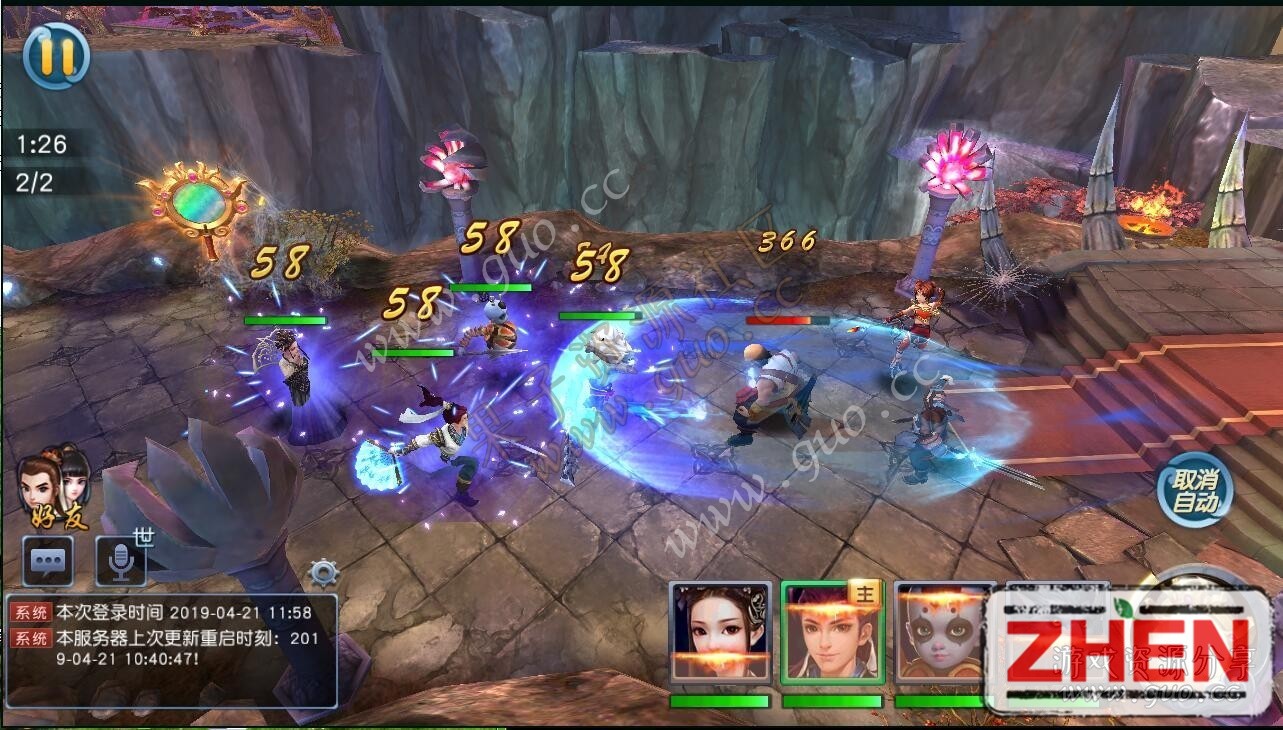Select the main hero portrait marked 主
The width and height of the screenshot is (1283, 730).
coord(832,633)
